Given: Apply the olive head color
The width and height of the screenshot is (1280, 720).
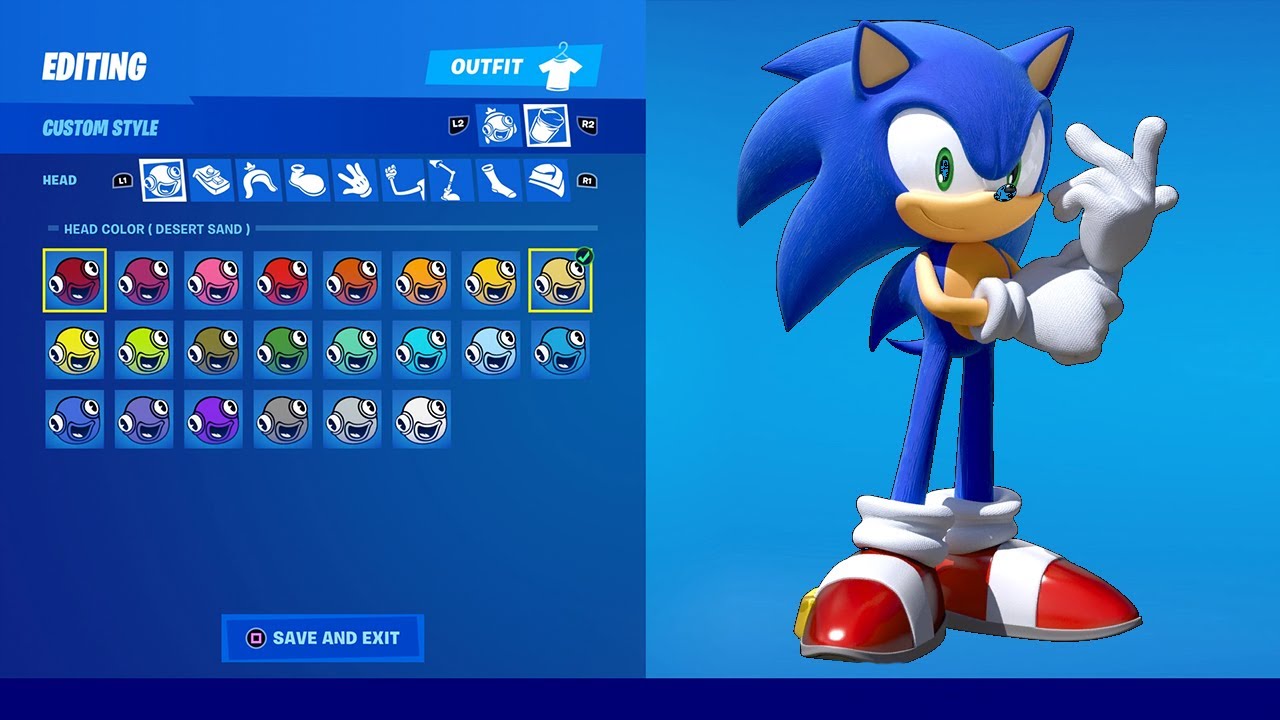Looking at the screenshot, I should pyautogui.click(x=214, y=349).
